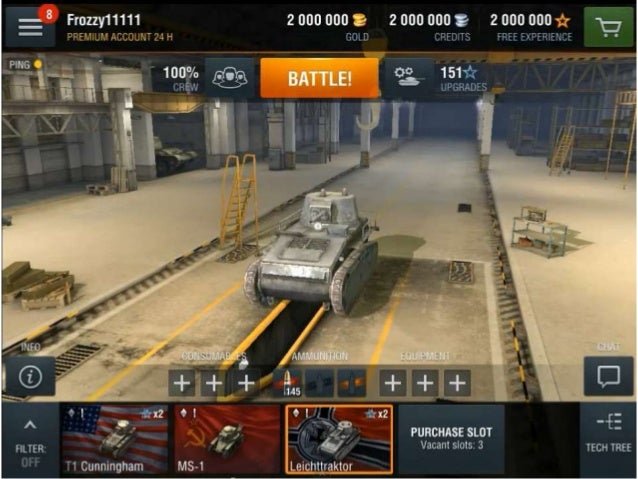Select the MS-1 tank
Viewport: 638px width, 479px height.
[x=227, y=439]
